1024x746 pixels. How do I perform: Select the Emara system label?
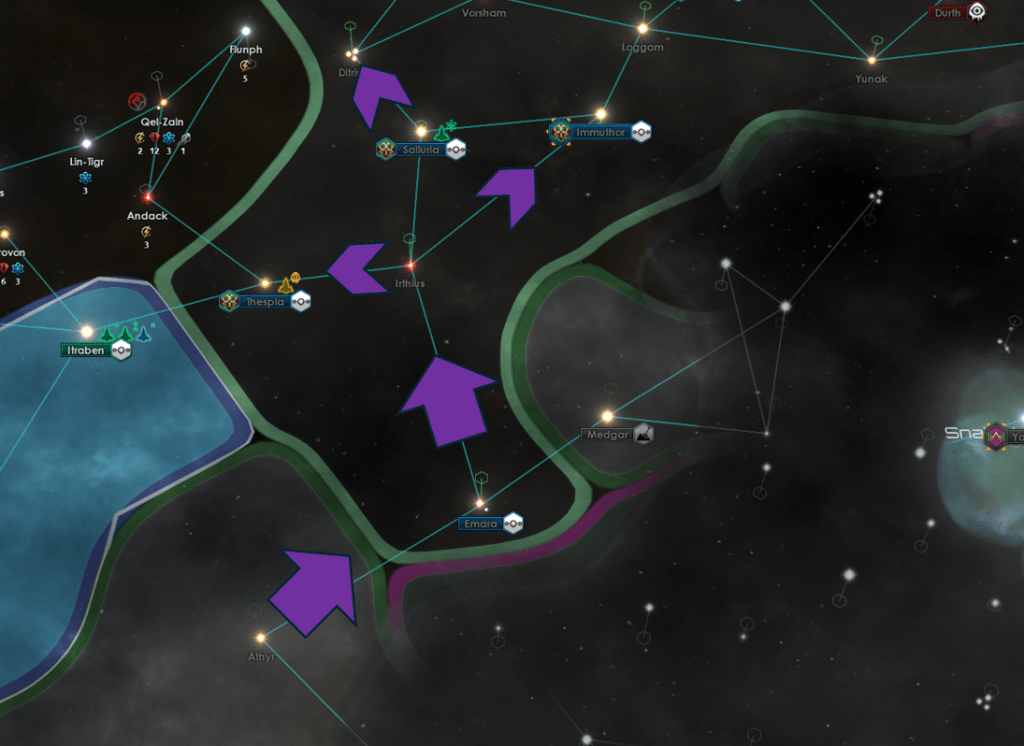480,524
